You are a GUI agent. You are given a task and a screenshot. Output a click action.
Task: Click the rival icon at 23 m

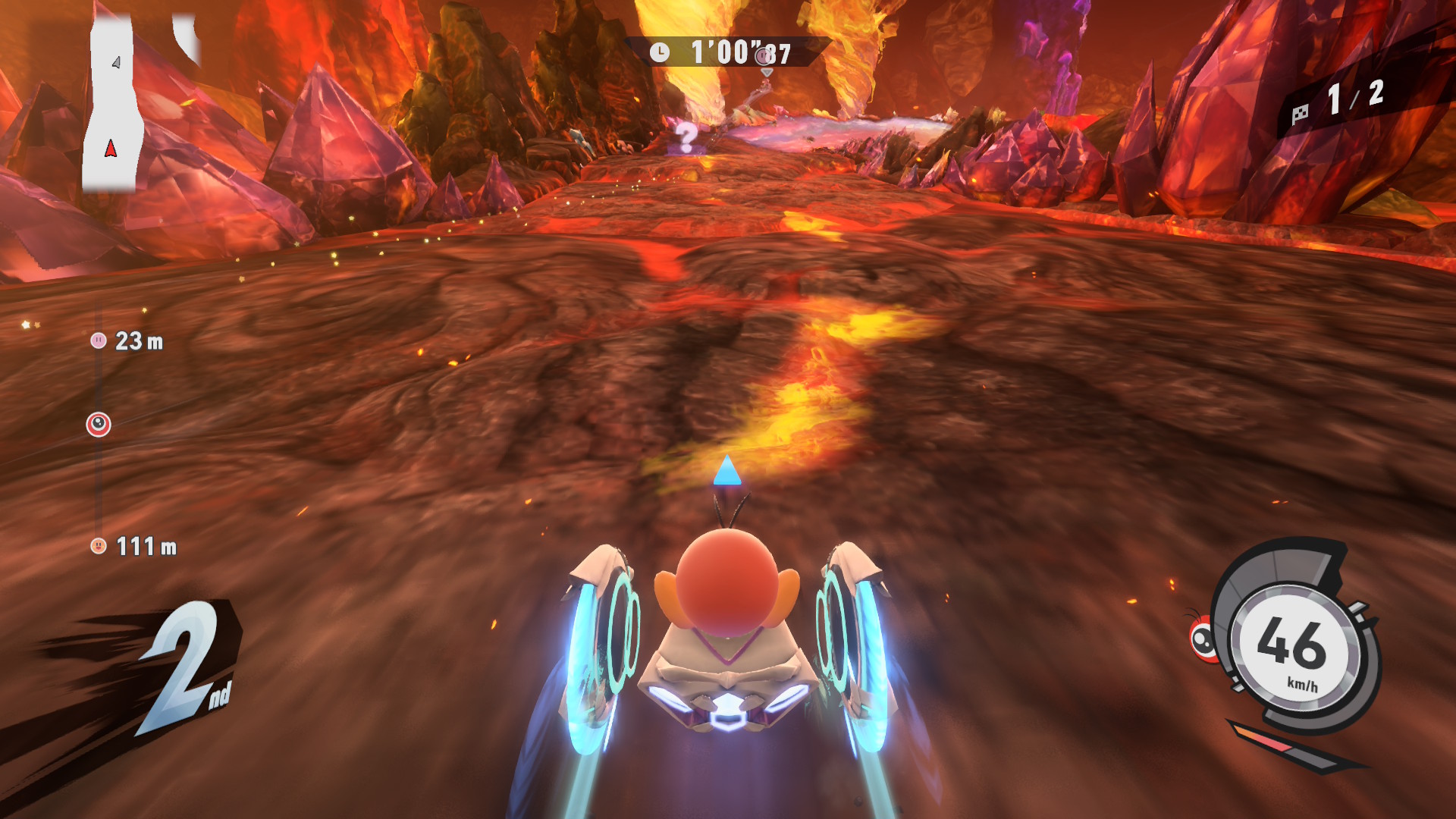pyautogui.click(x=99, y=340)
